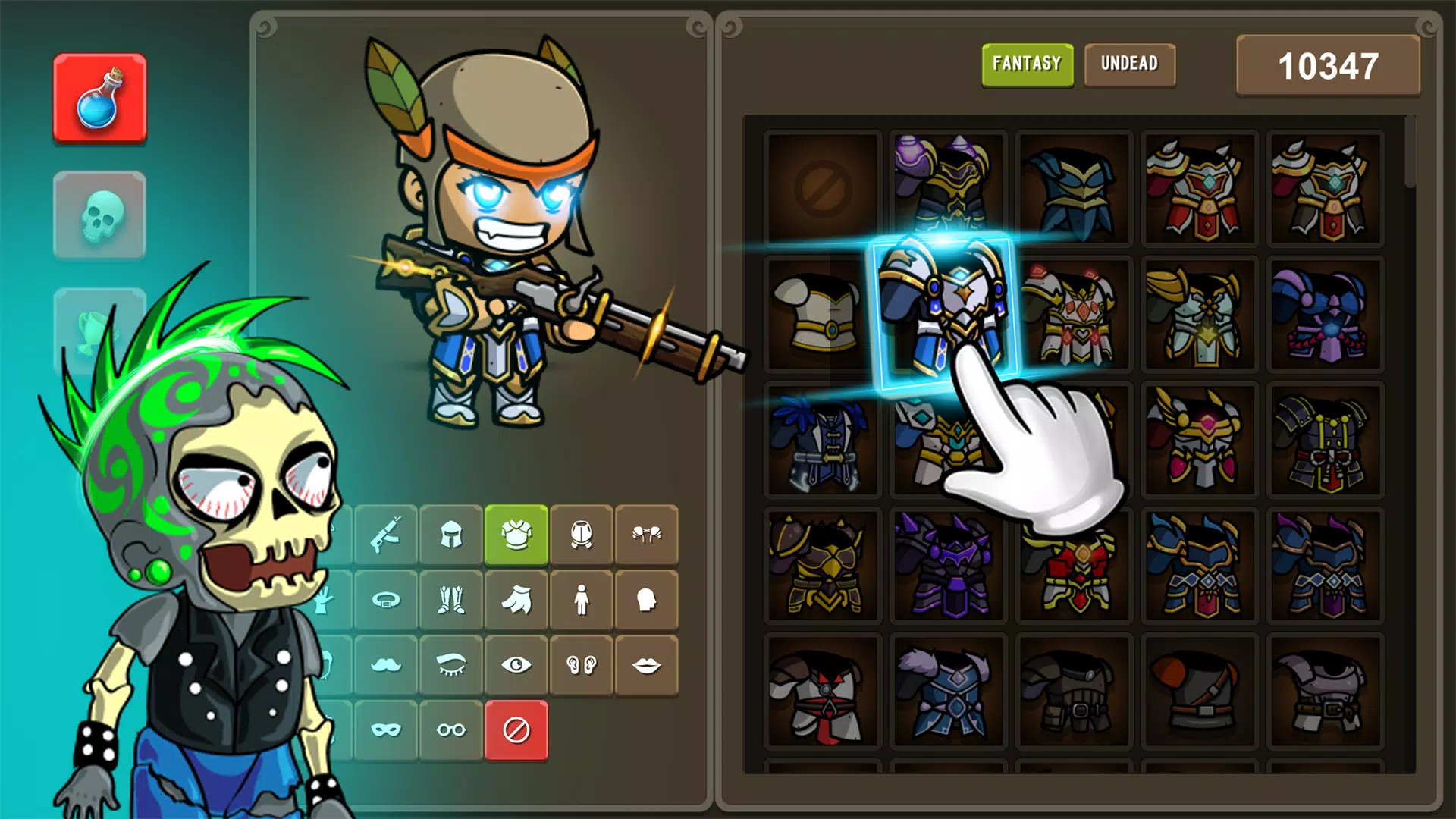The width and height of the screenshot is (1456, 819).
Task: Switch to the Undead tab
Action: (1129, 64)
